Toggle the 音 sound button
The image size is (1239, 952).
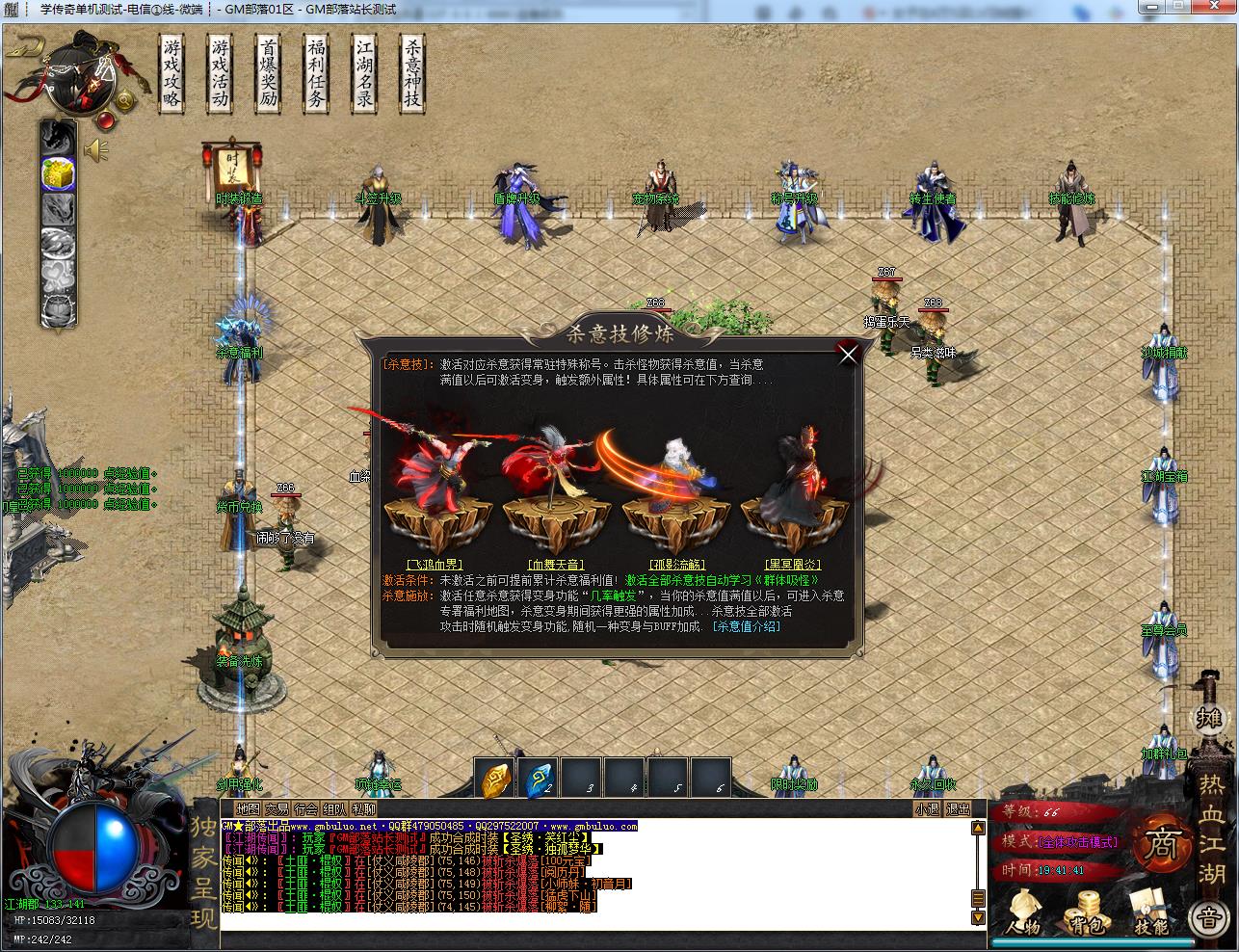point(1211,918)
